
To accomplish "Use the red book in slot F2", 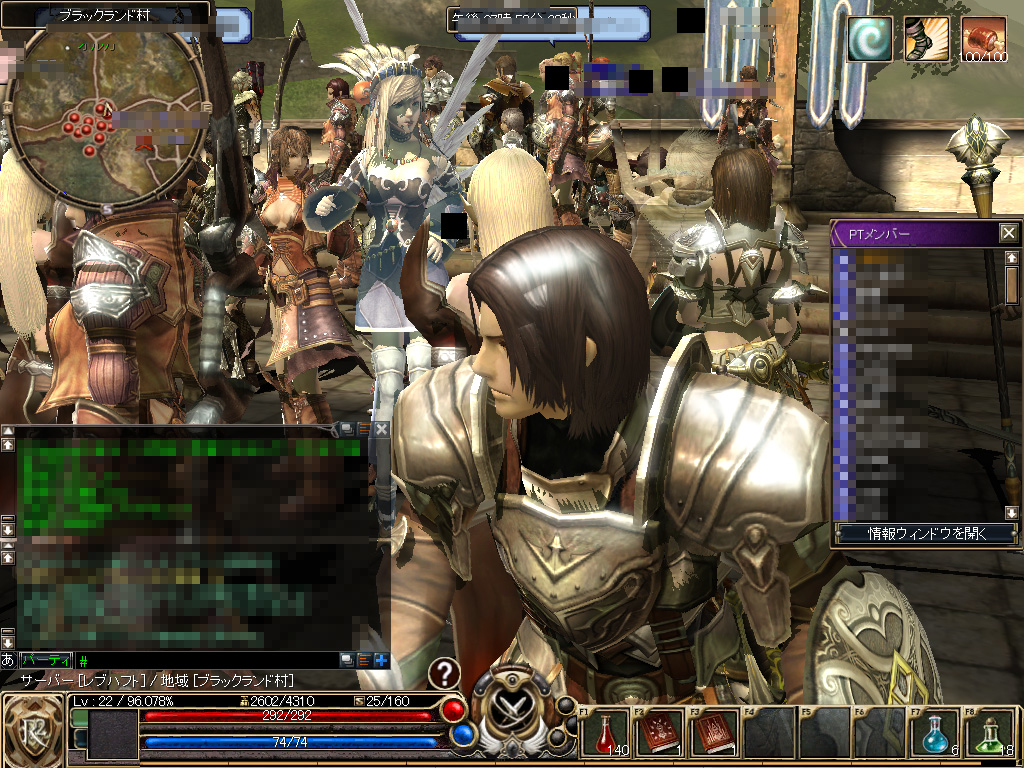I will click(659, 733).
